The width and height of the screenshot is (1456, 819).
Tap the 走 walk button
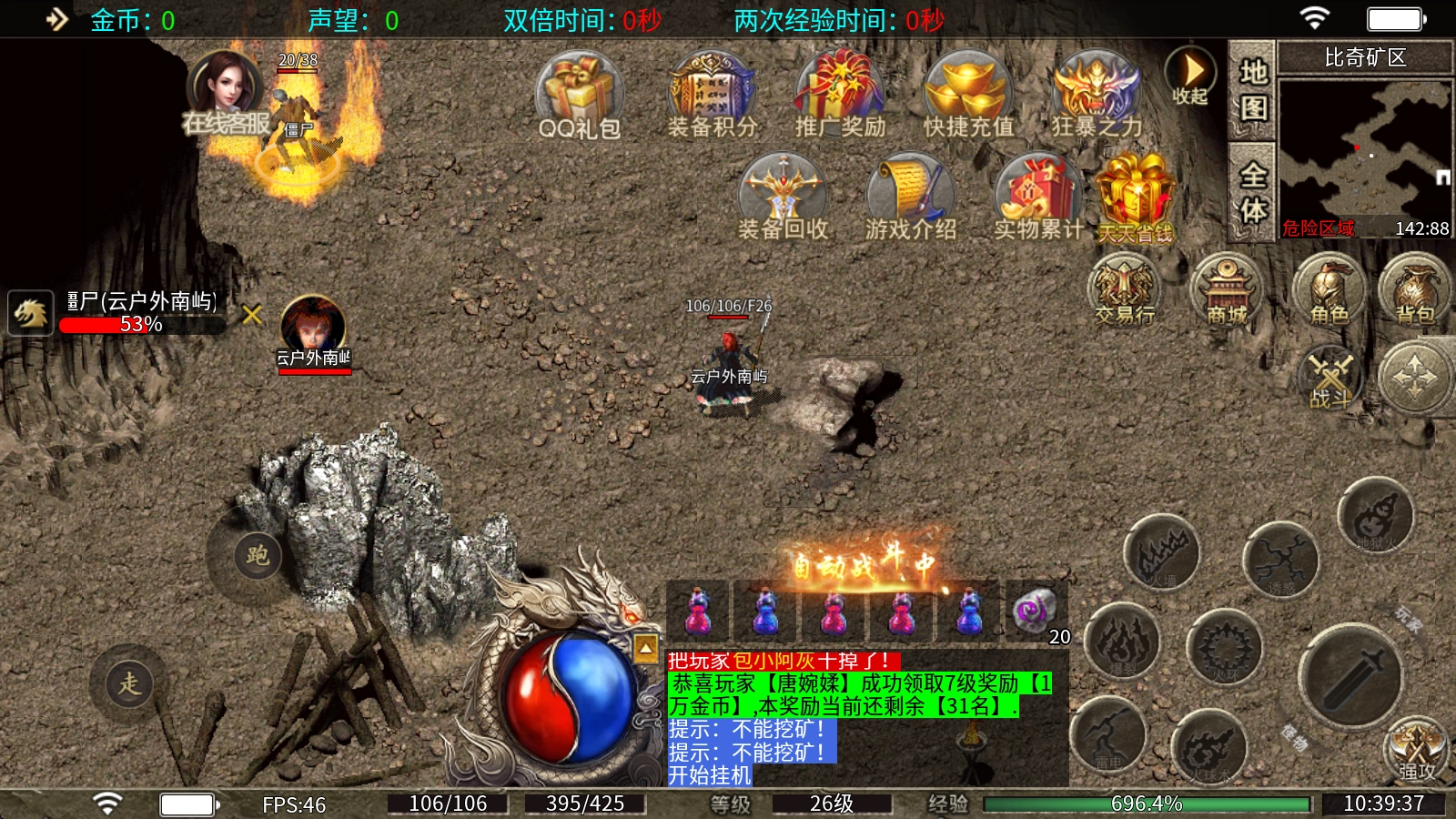tap(129, 682)
